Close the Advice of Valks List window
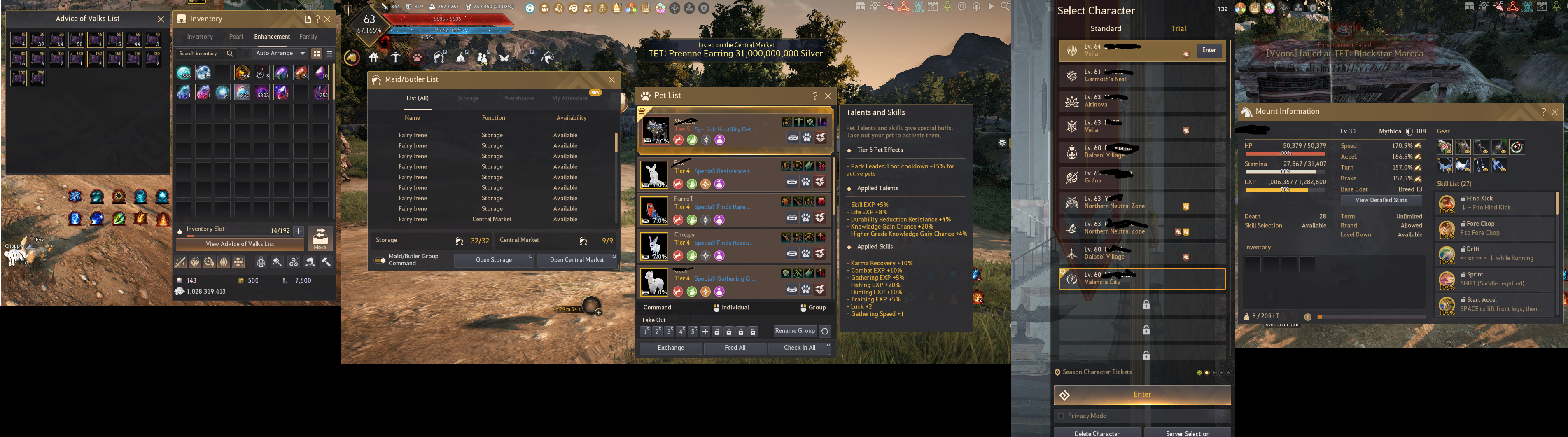The image size is (1568, 437). (x=161, y=19)
